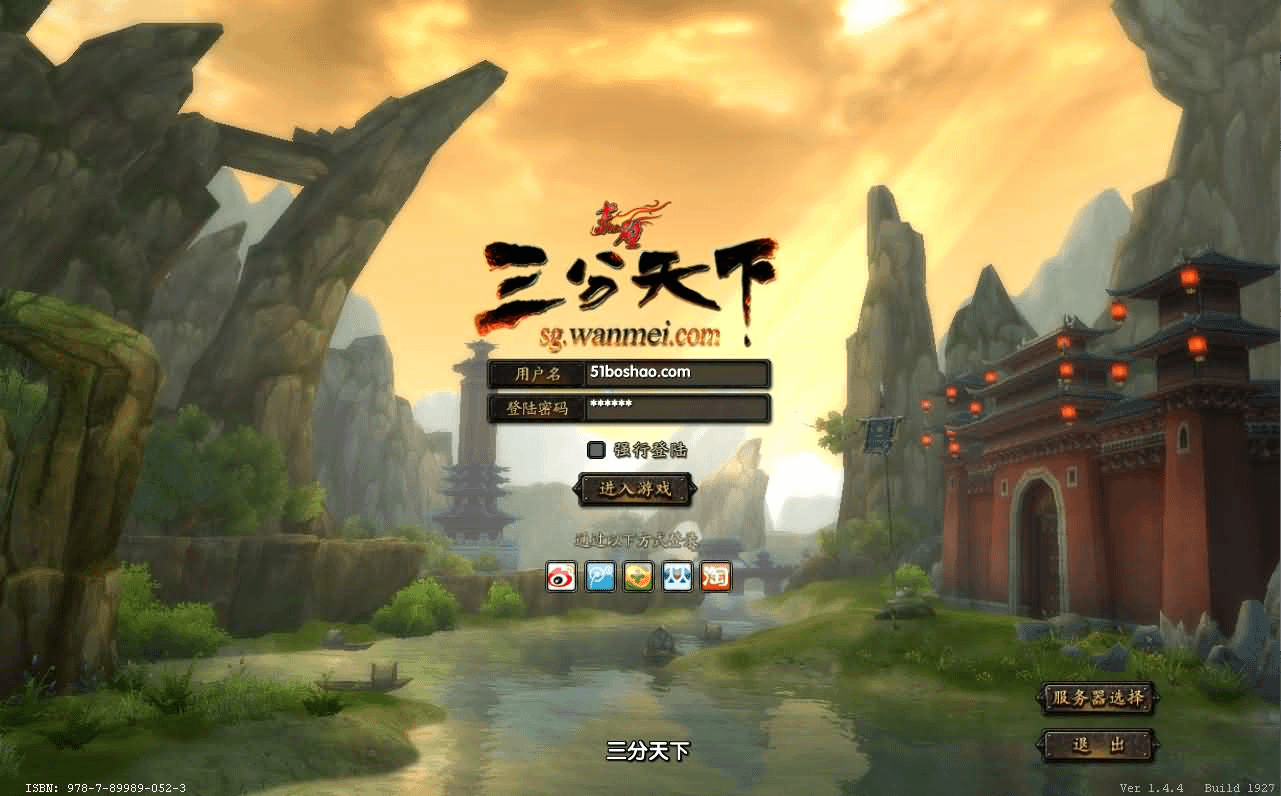Log in with the Sina Weibo icon
The height and width of the screenshot is (796, 1281).
pyautogui.click(x=560, y=577)
